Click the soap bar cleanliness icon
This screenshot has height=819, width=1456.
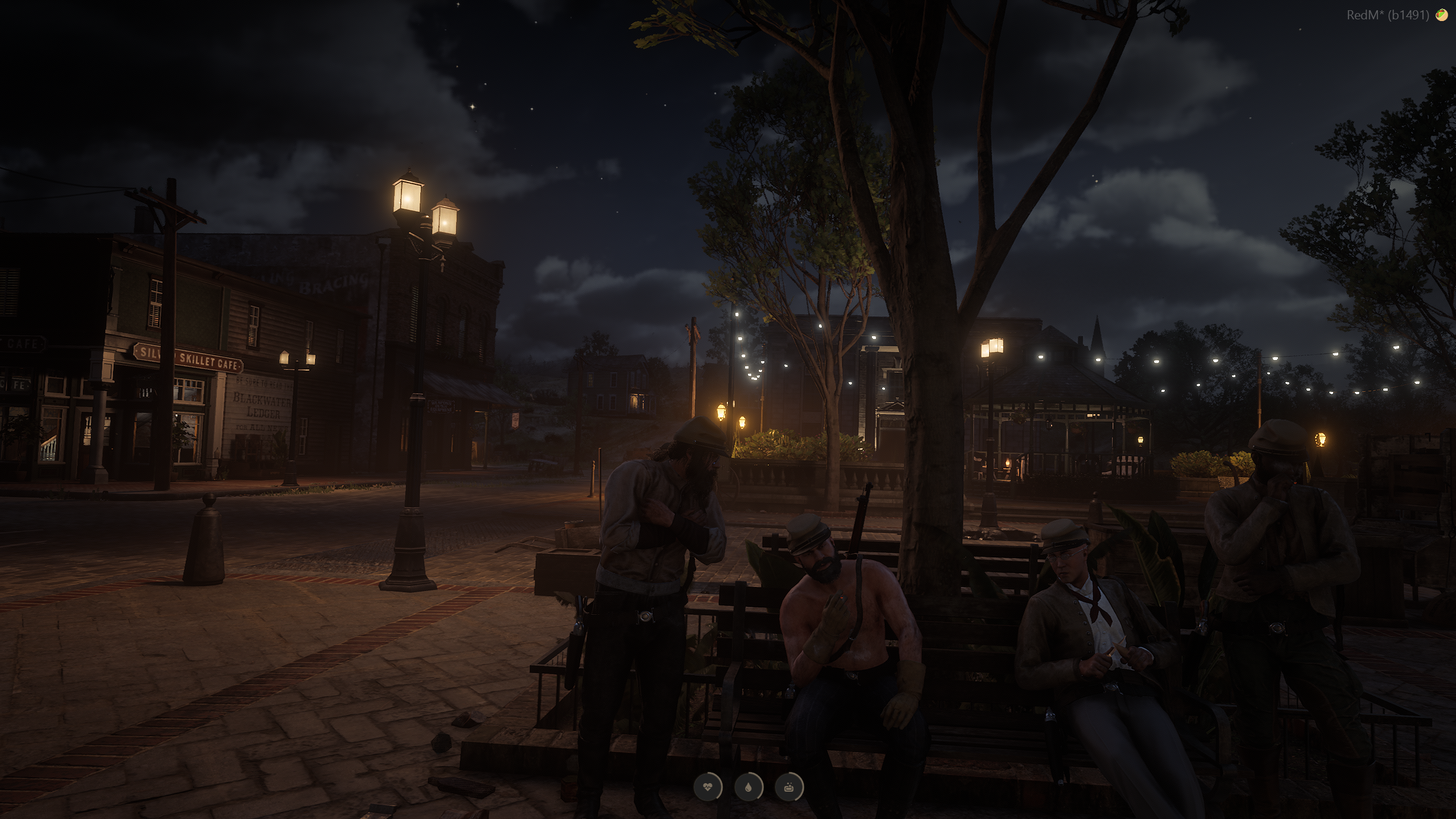(x=789, y=788)
